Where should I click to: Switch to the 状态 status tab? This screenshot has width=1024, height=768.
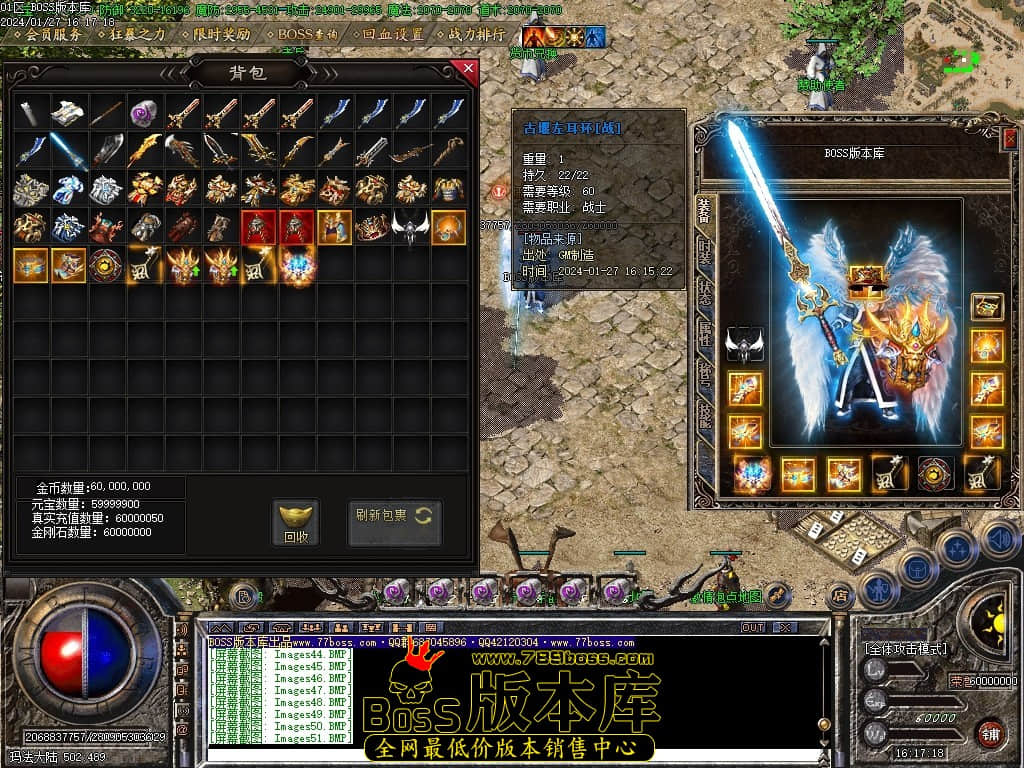705,291
